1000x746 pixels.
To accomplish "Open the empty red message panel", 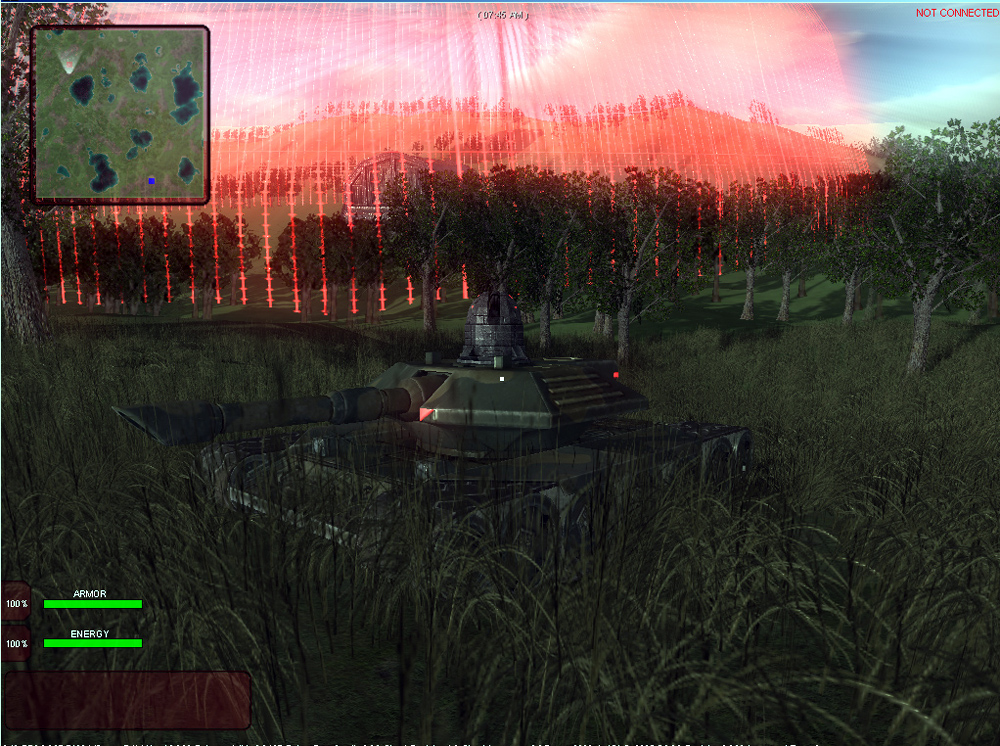I will [x=126, y=700].
